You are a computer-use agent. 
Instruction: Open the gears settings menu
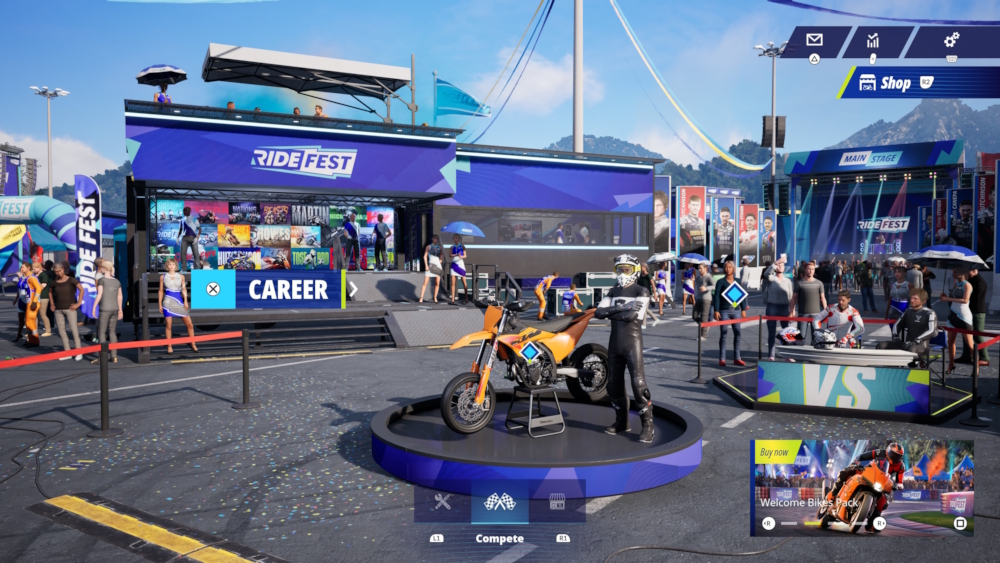(951, 41)
